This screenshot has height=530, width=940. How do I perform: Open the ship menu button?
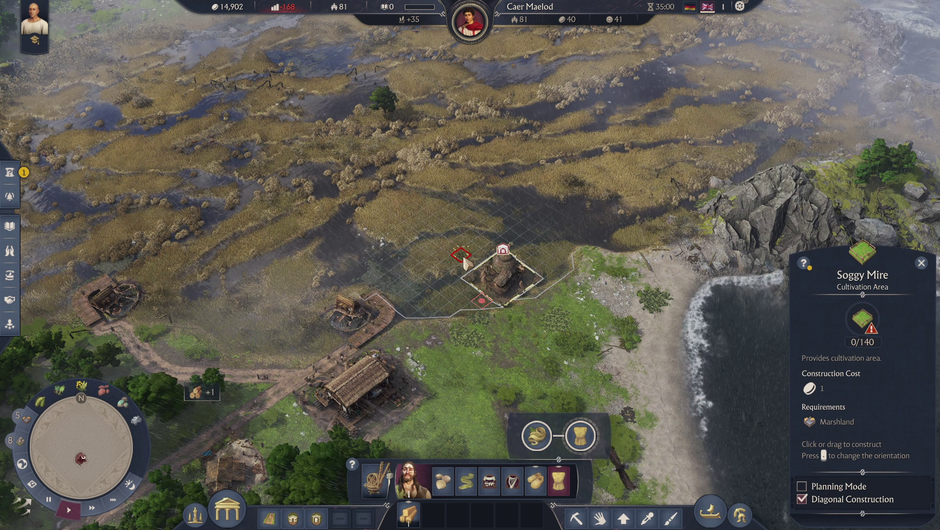[x=710, y=512]
